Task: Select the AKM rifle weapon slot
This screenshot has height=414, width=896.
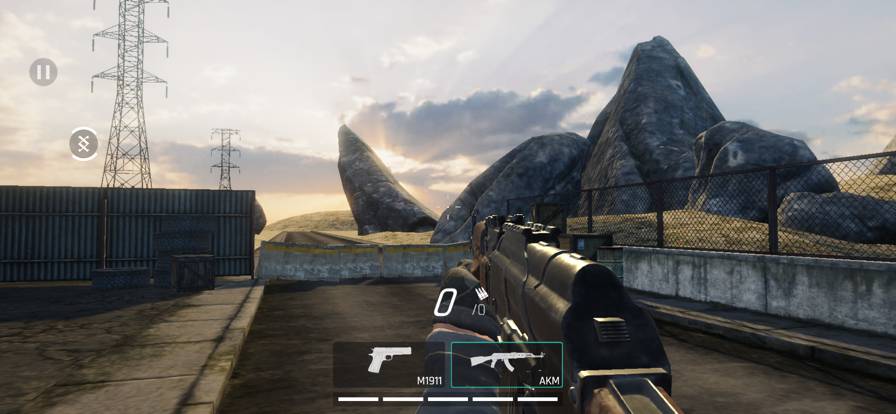Action: 507,365
